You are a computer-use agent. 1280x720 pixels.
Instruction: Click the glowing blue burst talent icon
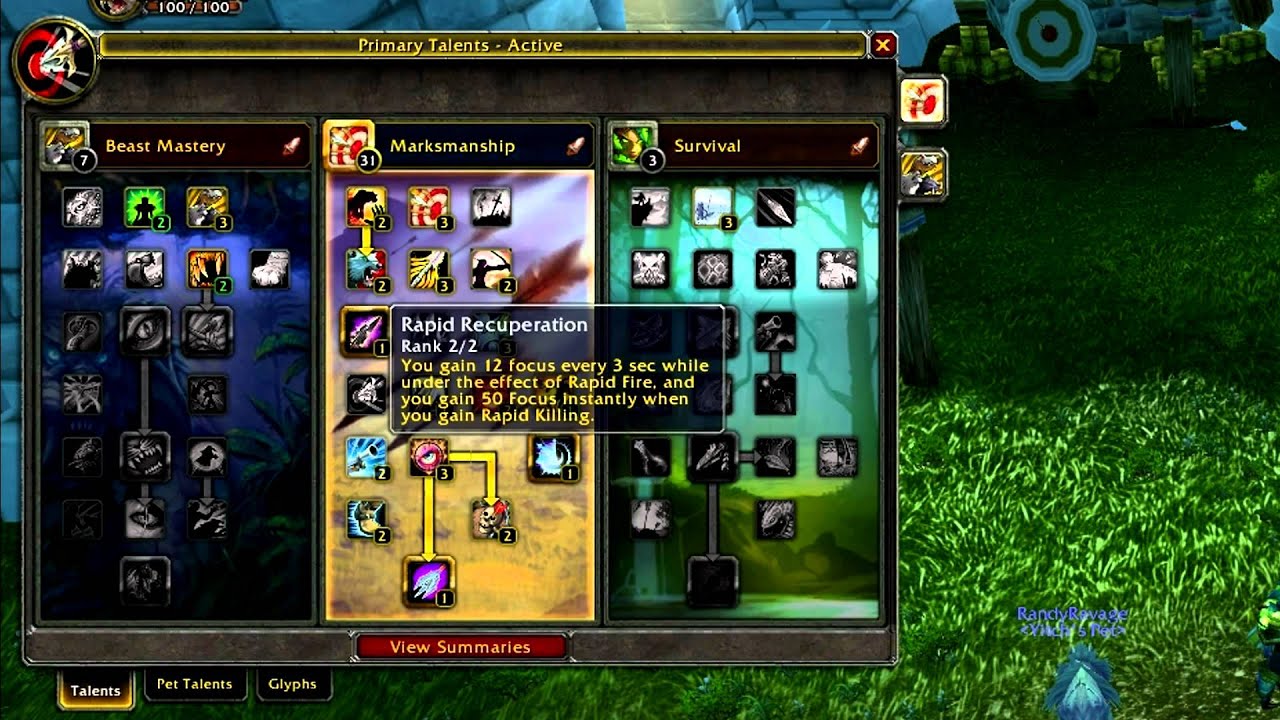[553, 456]
